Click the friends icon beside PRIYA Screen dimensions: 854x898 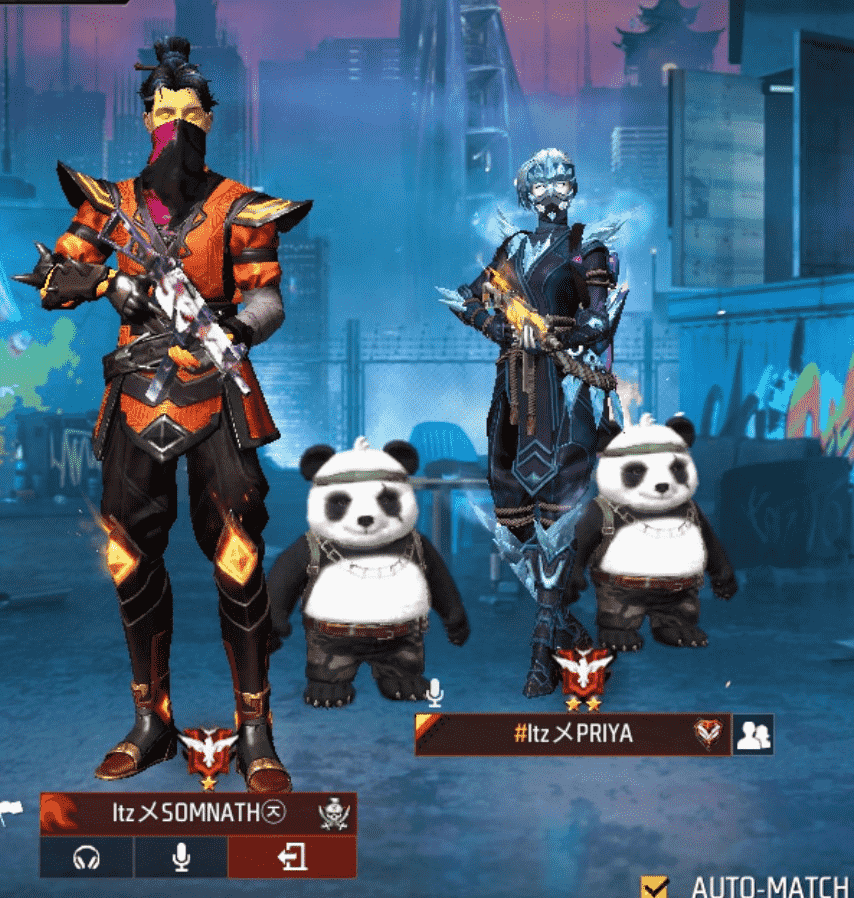[x=753, y=736]
